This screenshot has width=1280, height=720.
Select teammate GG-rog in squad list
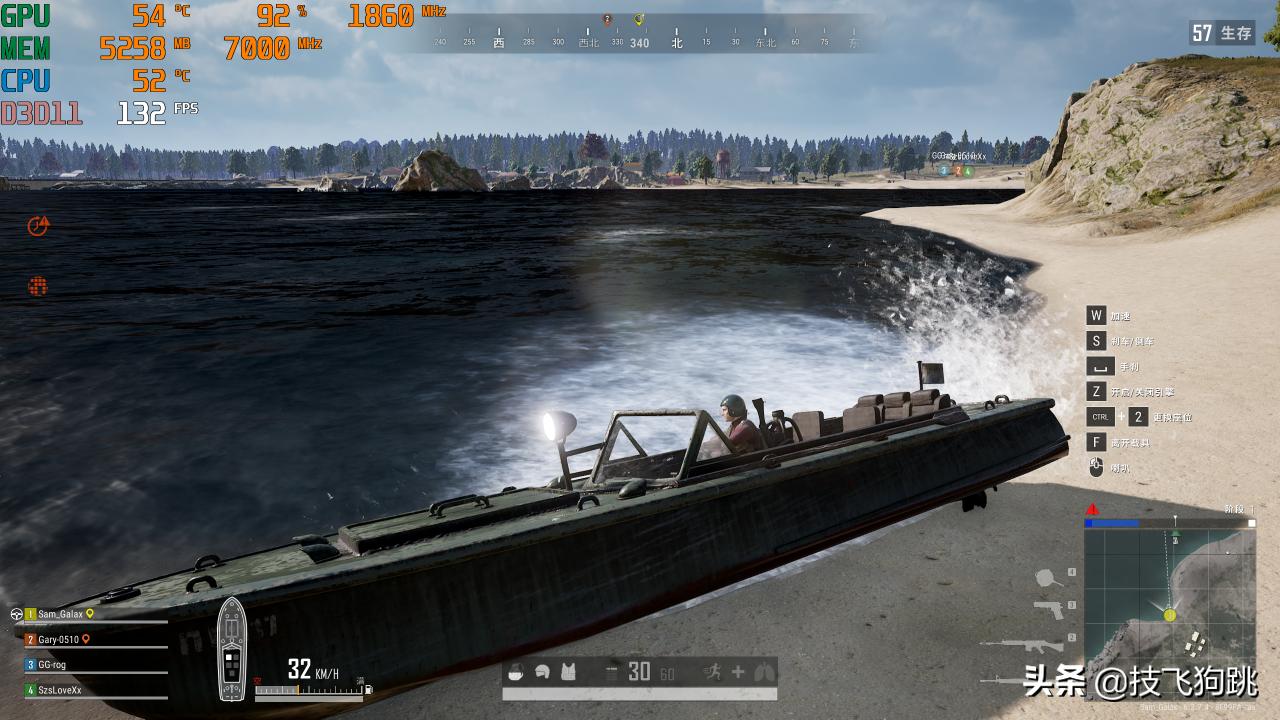pyautogui.click(x=52, y=664)
